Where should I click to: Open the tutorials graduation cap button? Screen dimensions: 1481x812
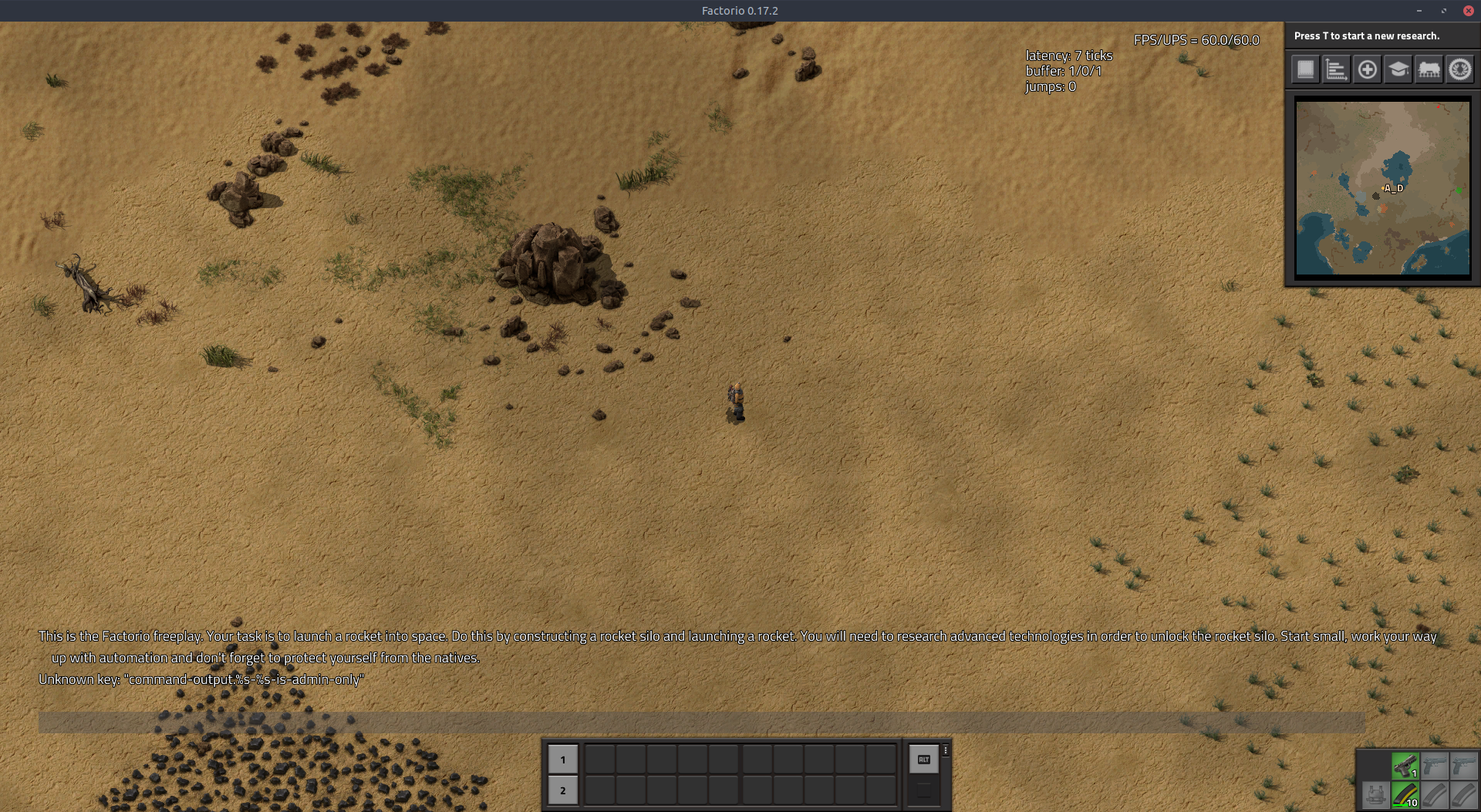point(1398,69)
